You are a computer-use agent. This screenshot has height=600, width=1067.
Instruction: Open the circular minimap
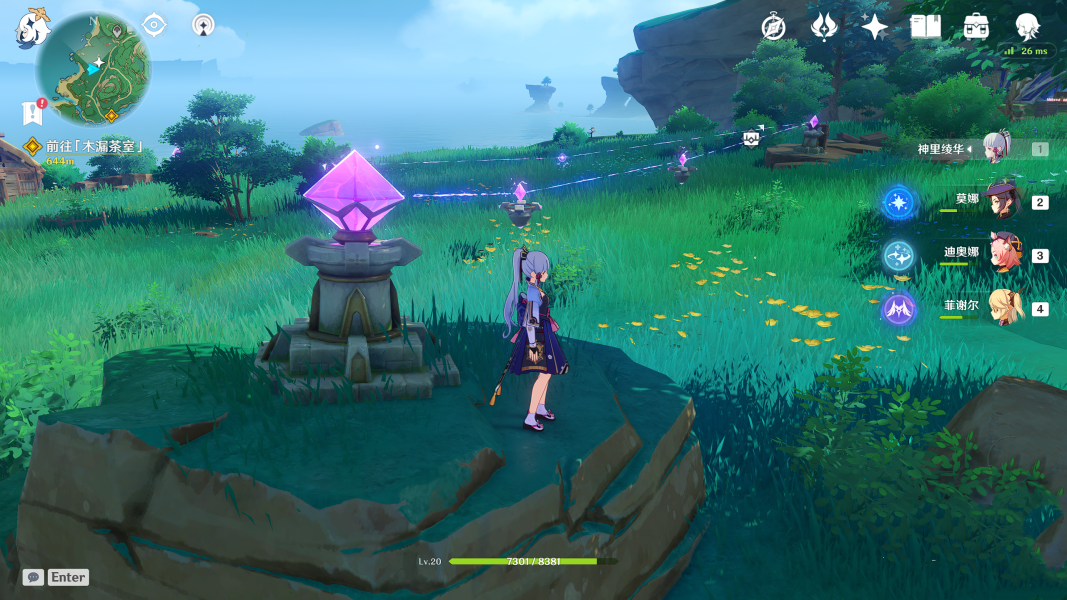coord(93,68)
